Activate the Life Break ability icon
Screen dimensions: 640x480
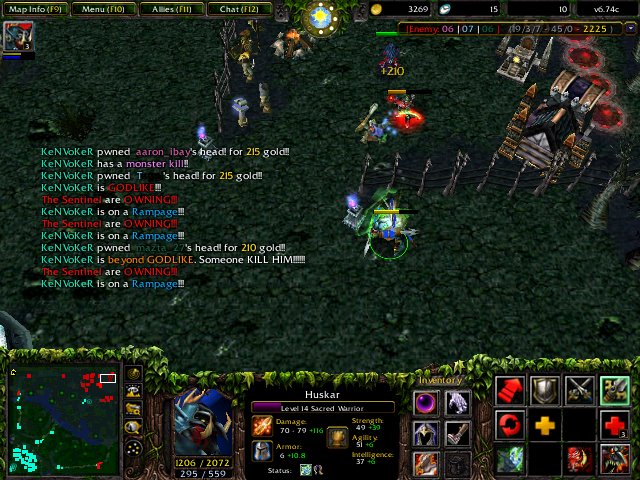tap(613, 459)
